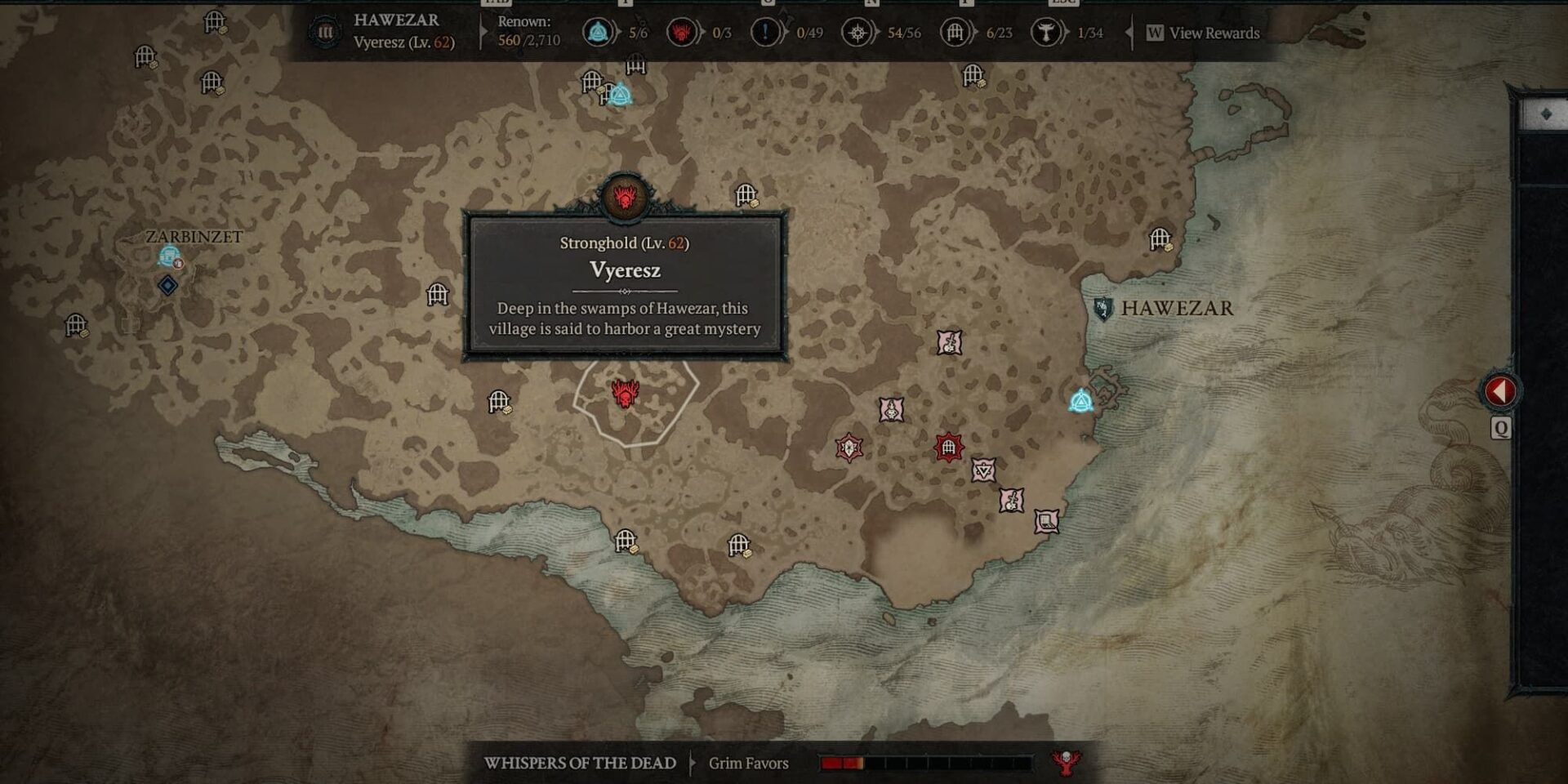Choose the red whisper dungeon gate marker
This screenshot has height=784, width=1568.
(x=948, y=447)
